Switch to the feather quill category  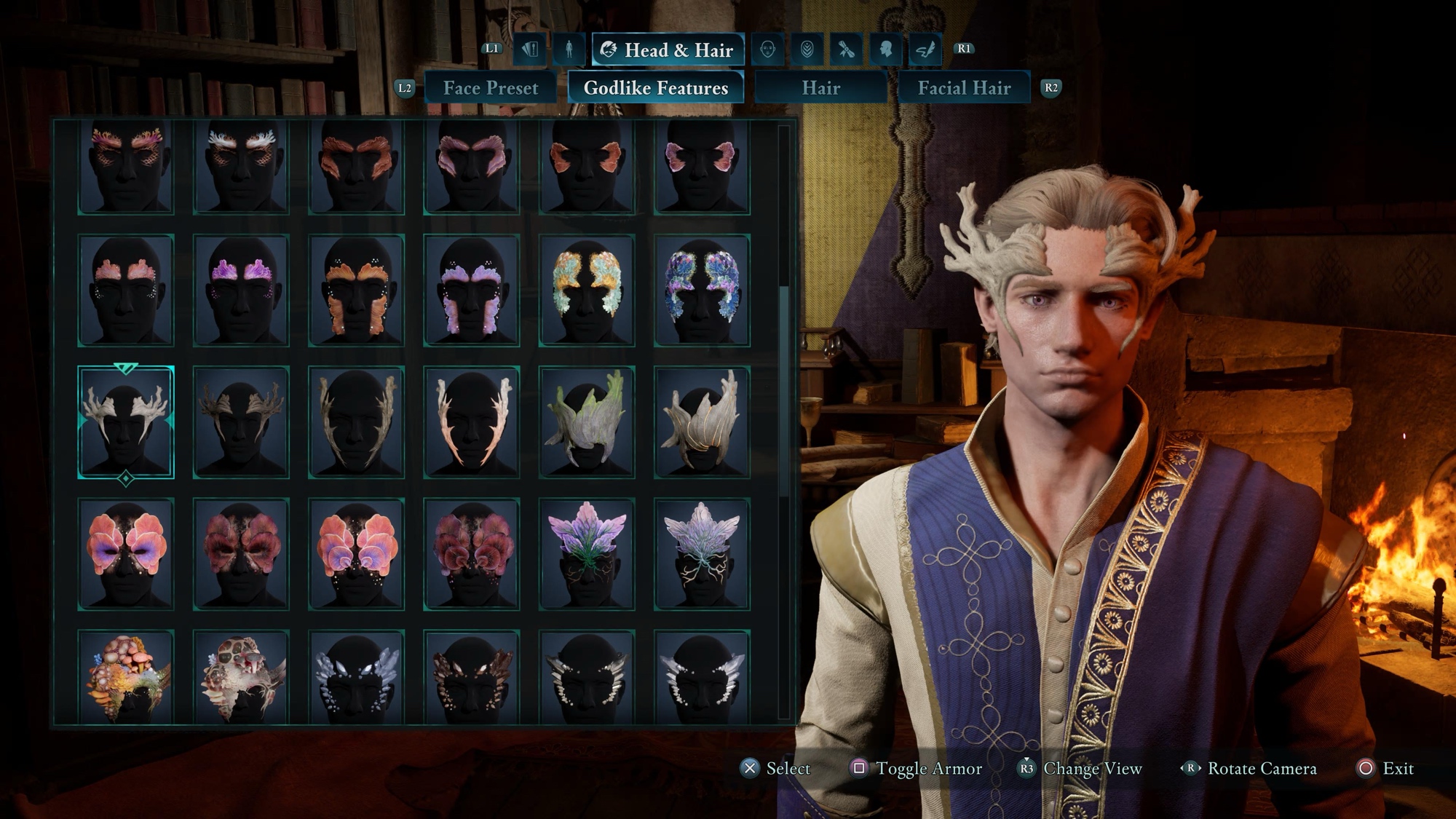coord(925,50)
